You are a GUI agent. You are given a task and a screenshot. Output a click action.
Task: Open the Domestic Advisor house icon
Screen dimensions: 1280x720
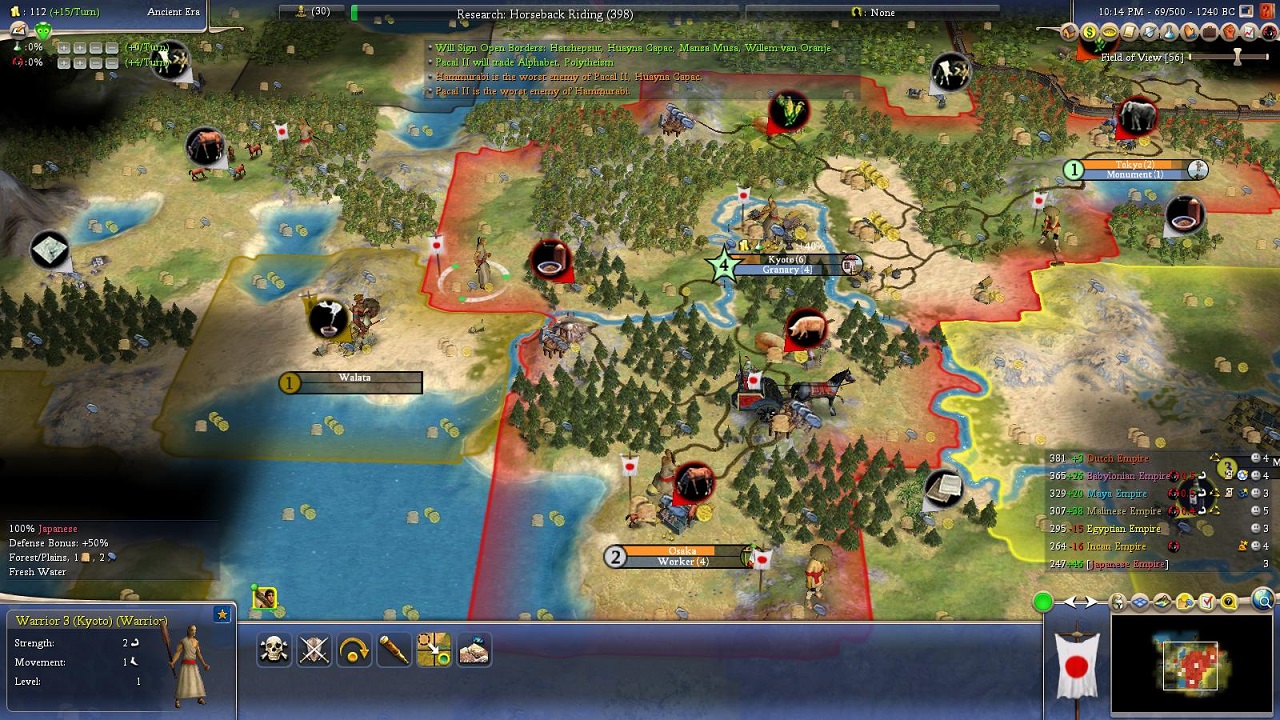(x=1070, y=32)
